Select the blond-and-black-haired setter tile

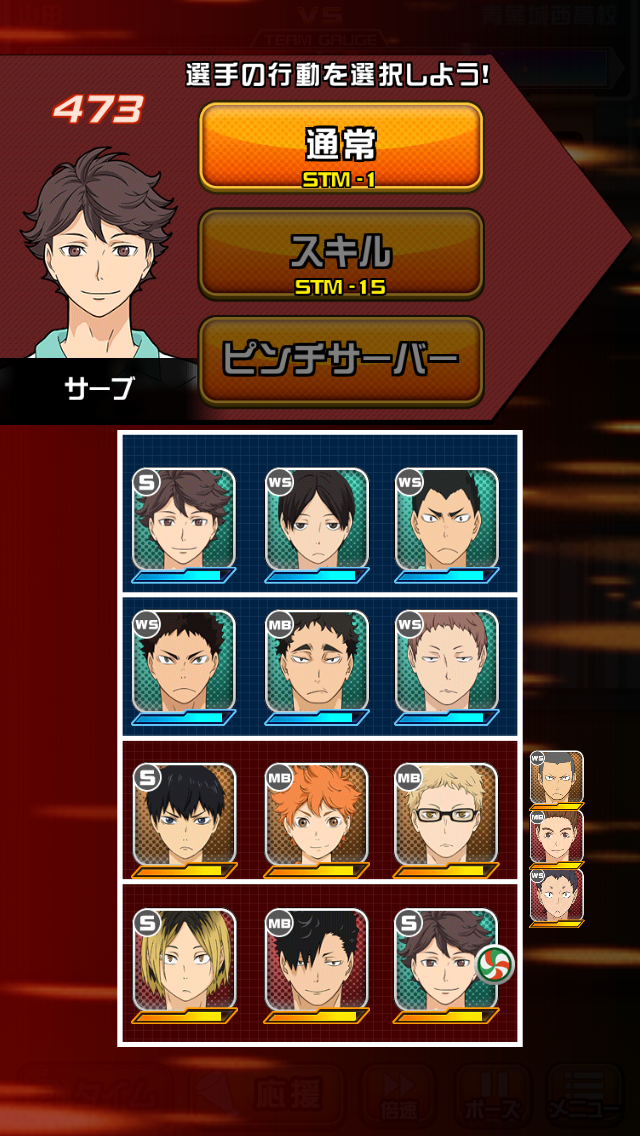click(184, 959)
